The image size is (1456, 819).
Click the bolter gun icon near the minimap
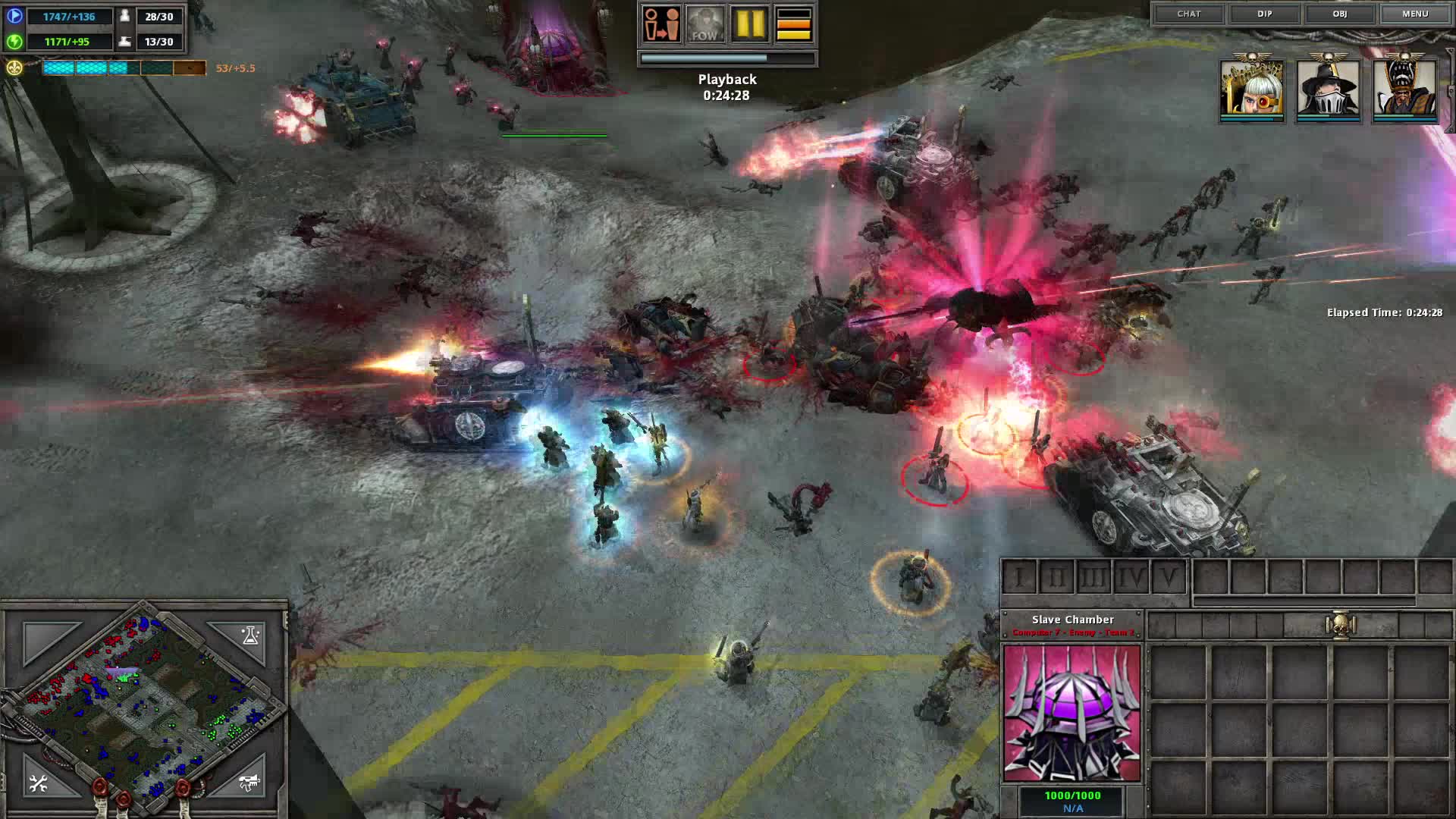coord(248,783)
